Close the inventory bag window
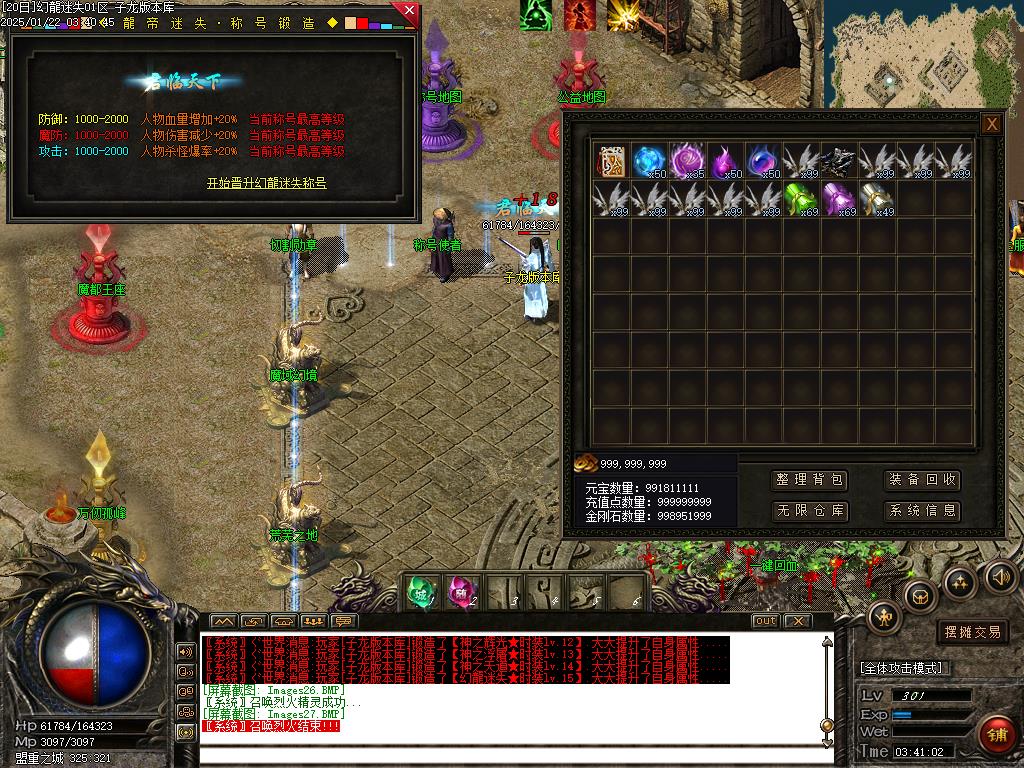The width and height of the screenshot is (1024, 768). (991, 124)
